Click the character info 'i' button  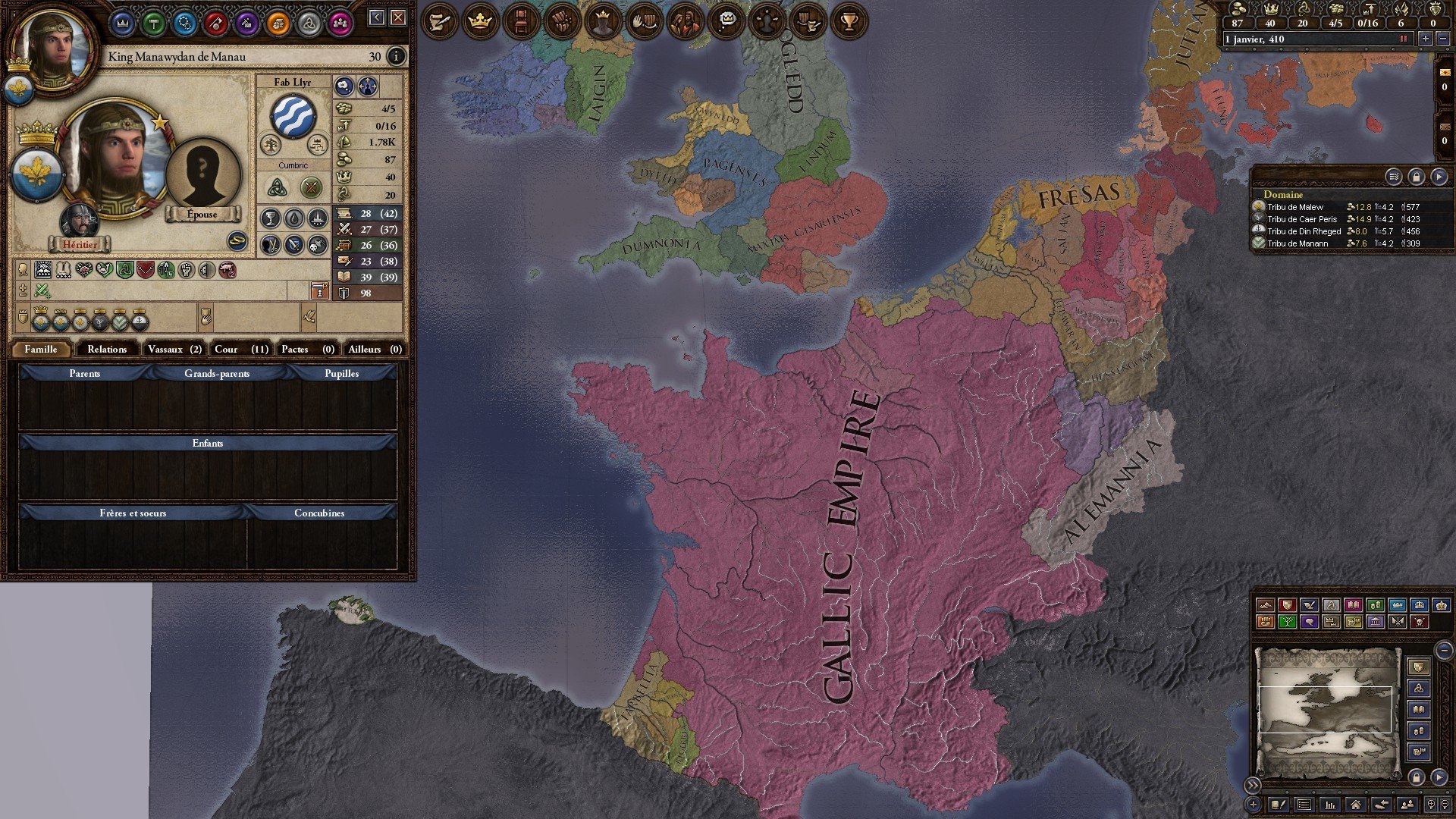[x=396, y=56]
